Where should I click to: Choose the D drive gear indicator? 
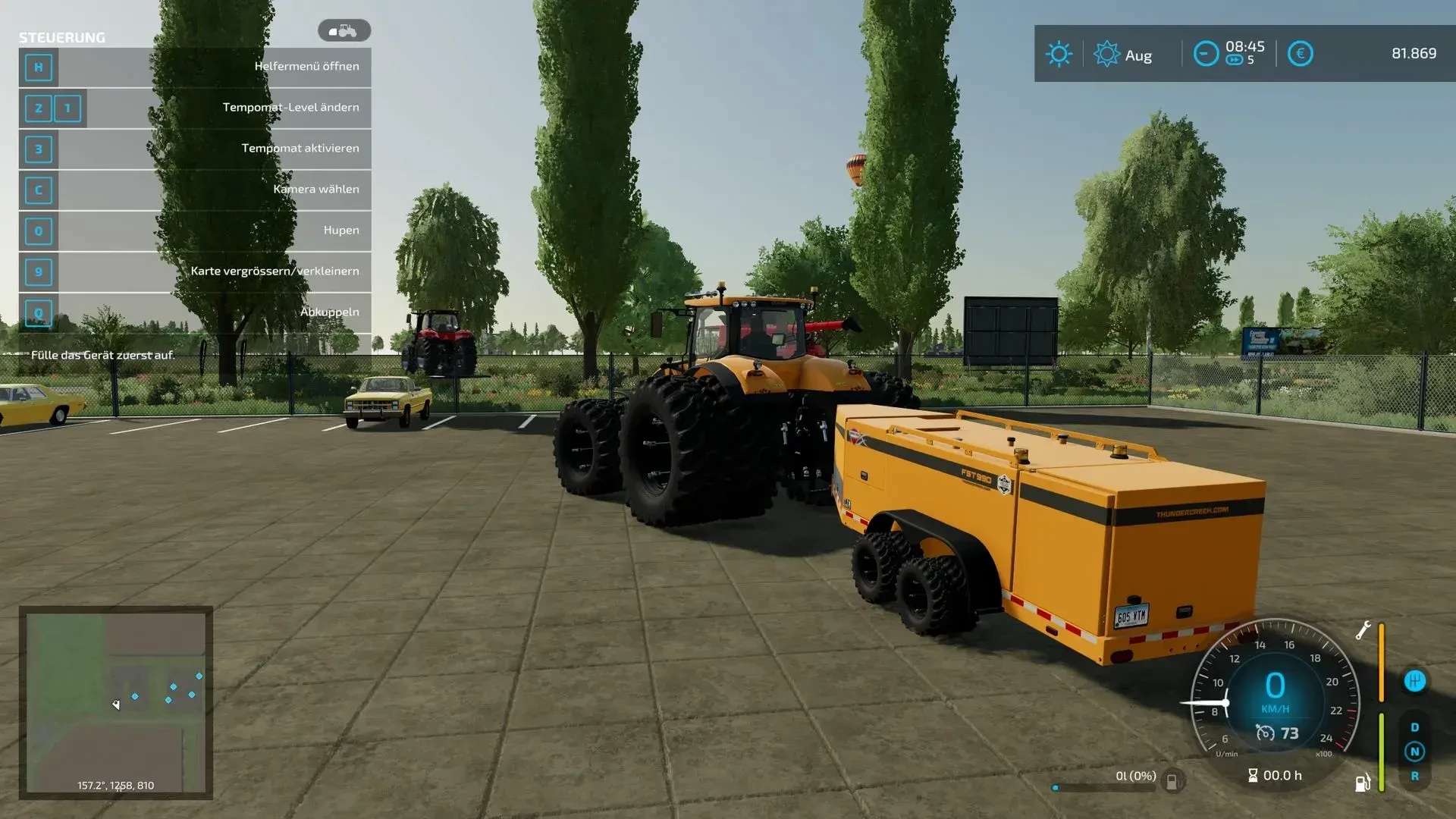click(x=1414, y=727)
